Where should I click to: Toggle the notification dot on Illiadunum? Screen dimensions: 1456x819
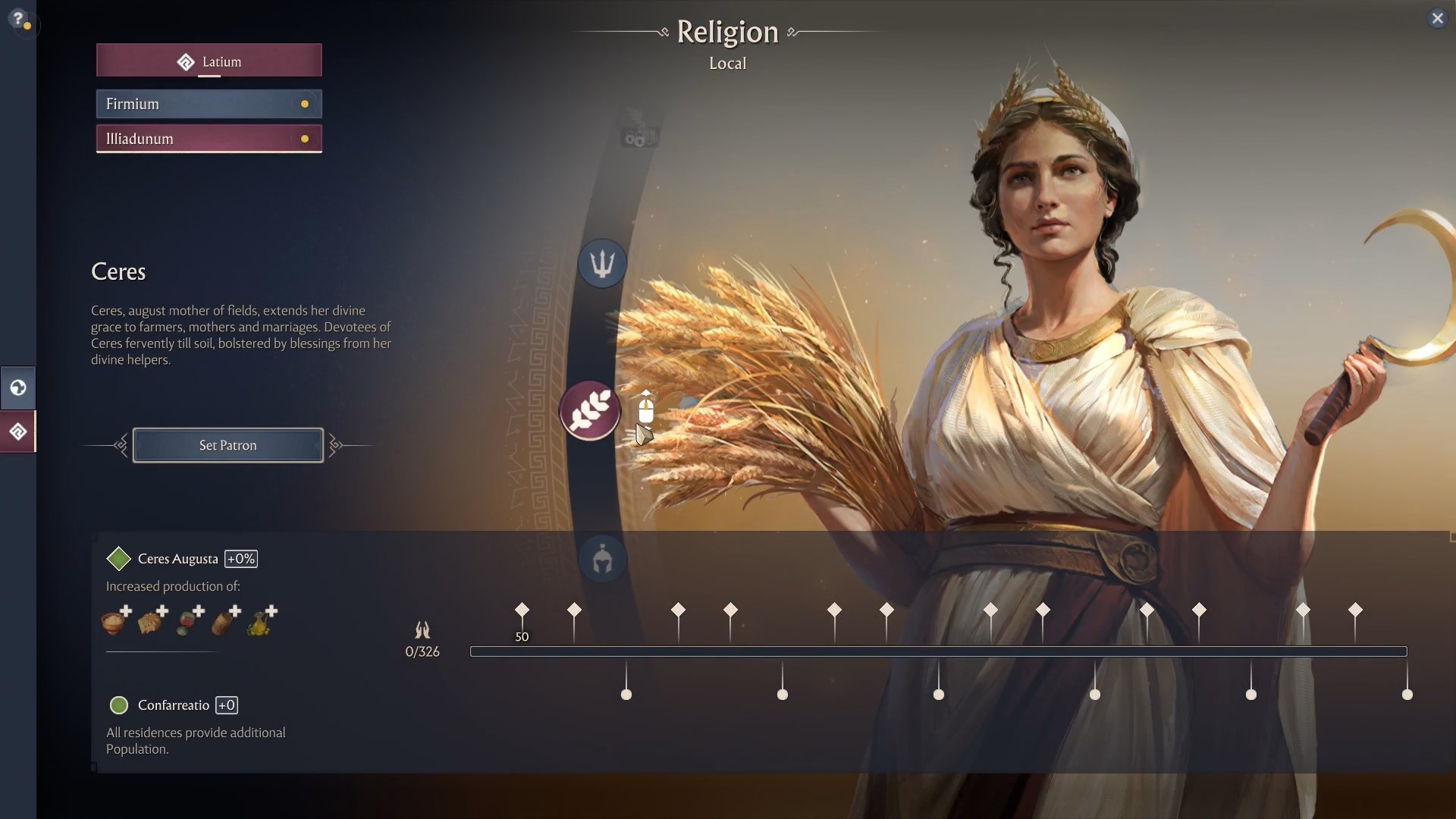pyautogui.click(x=305, y=139)
